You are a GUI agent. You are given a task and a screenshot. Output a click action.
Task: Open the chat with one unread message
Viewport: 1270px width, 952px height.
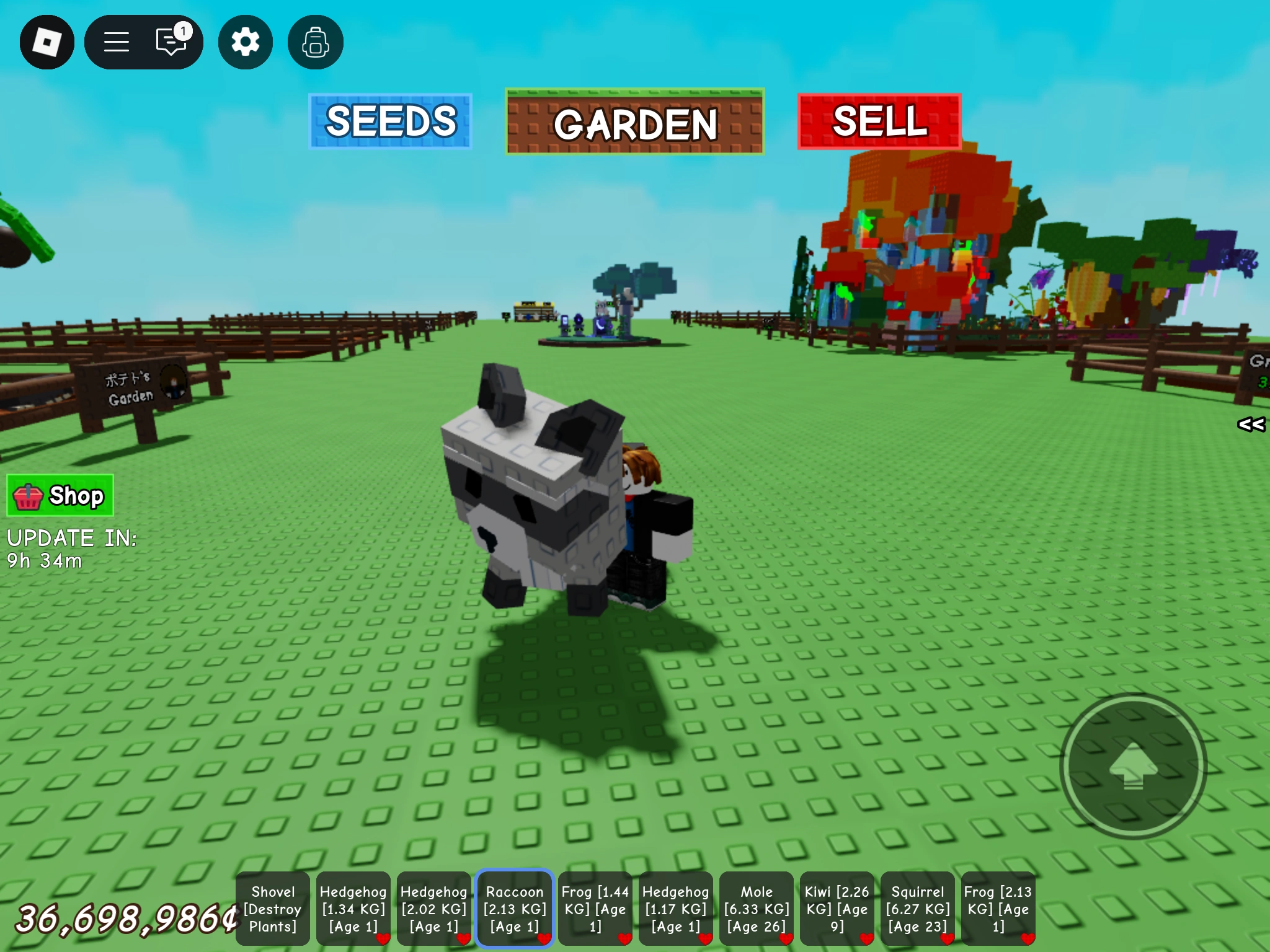[x=172, y=41]
